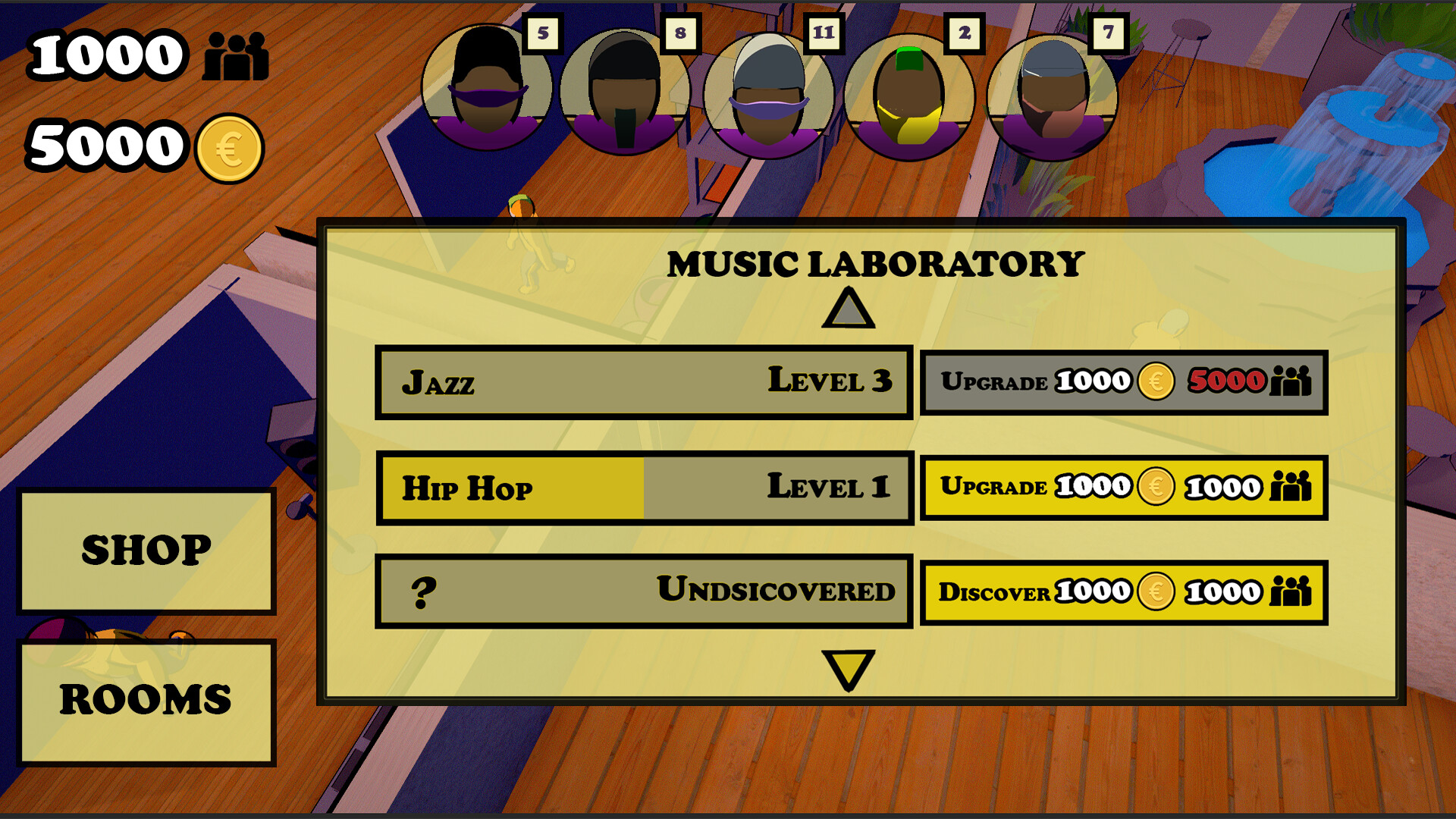Upgrade Hip Hop for 1000 coins

[1124, 487]
